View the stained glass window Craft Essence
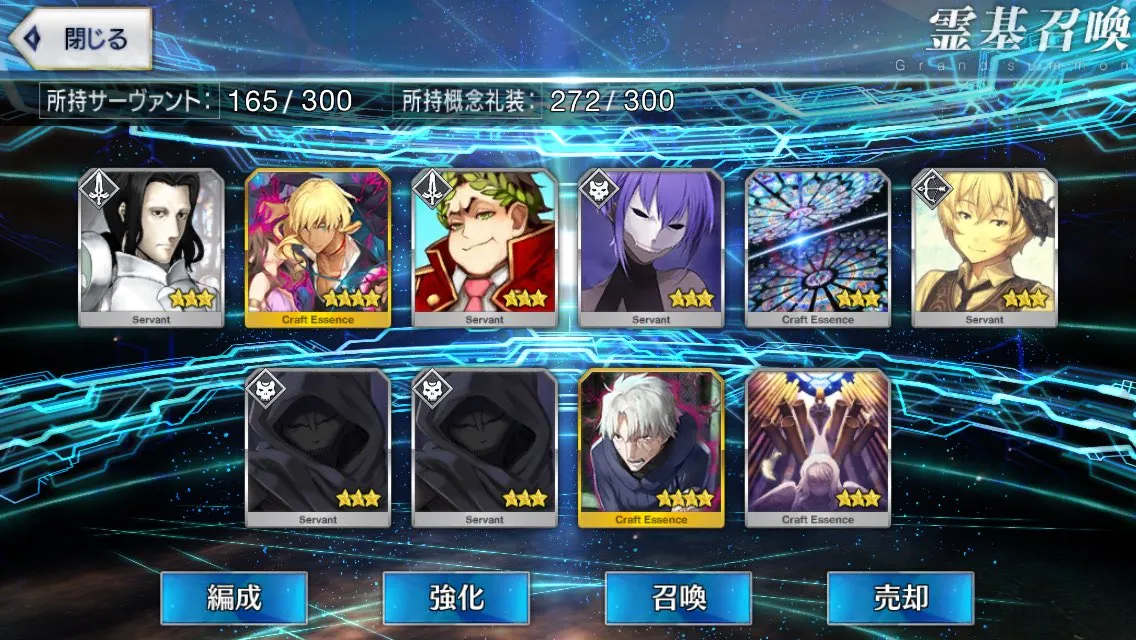Viewport: 1136px width, 640px height. (817, 247)
